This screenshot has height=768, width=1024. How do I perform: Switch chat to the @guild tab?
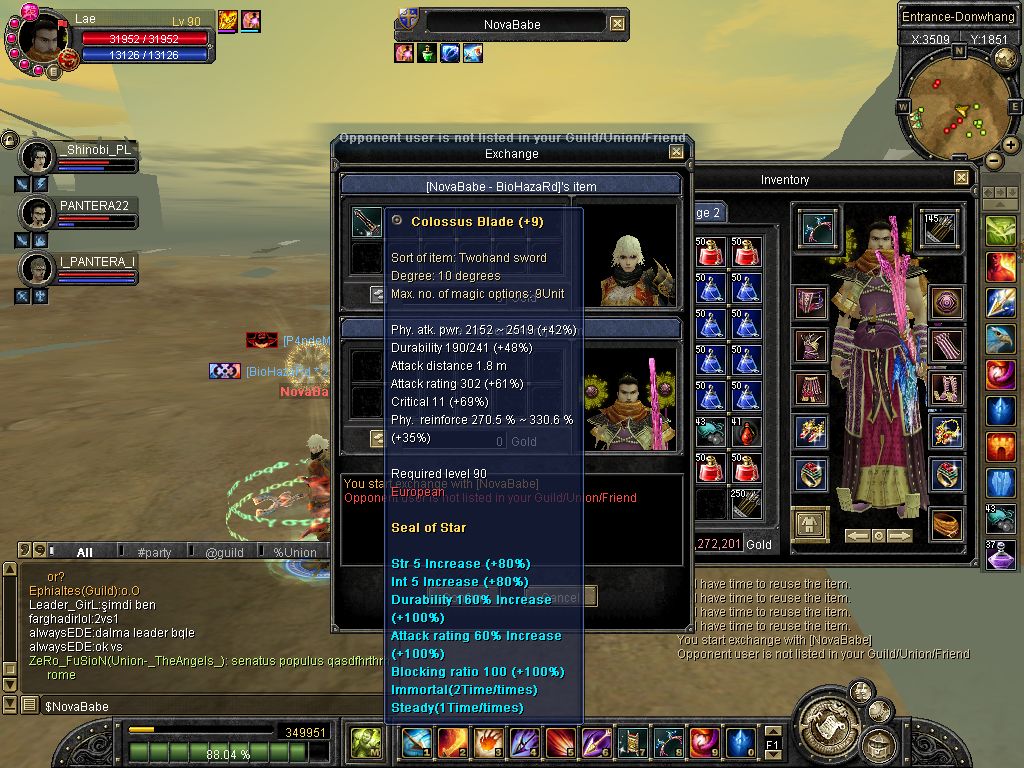(x=225, y=552)
